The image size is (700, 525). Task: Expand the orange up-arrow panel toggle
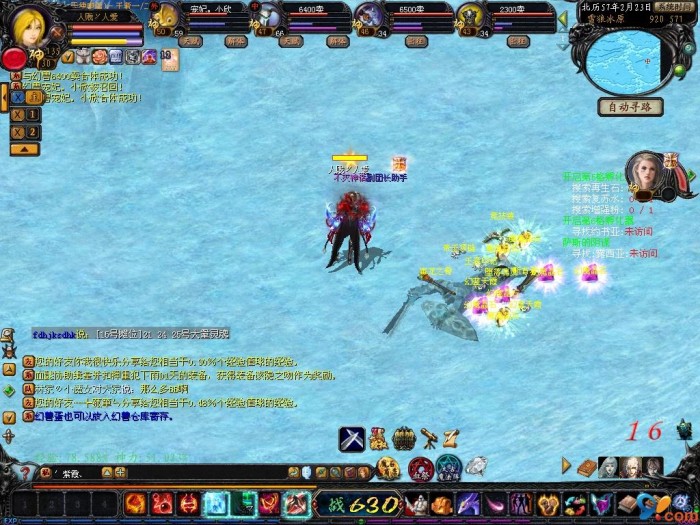(25, 149)
